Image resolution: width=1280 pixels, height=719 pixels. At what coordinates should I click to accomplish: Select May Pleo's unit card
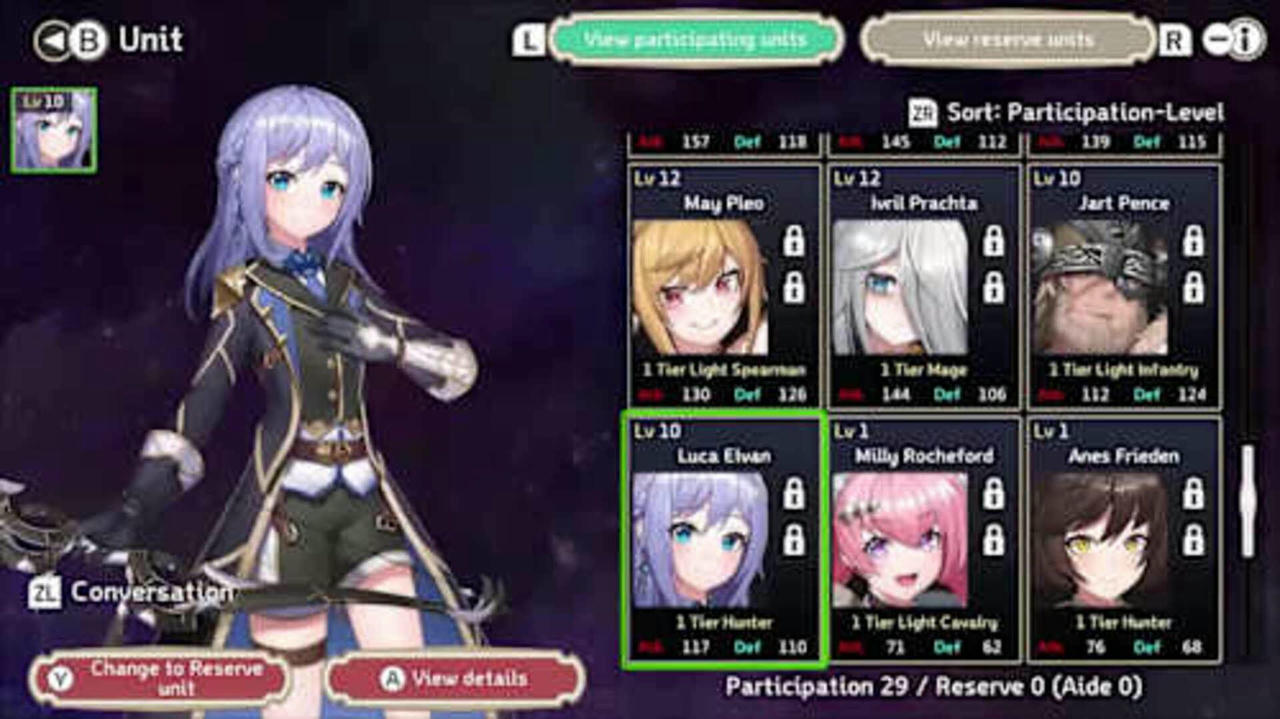point(724,287)
